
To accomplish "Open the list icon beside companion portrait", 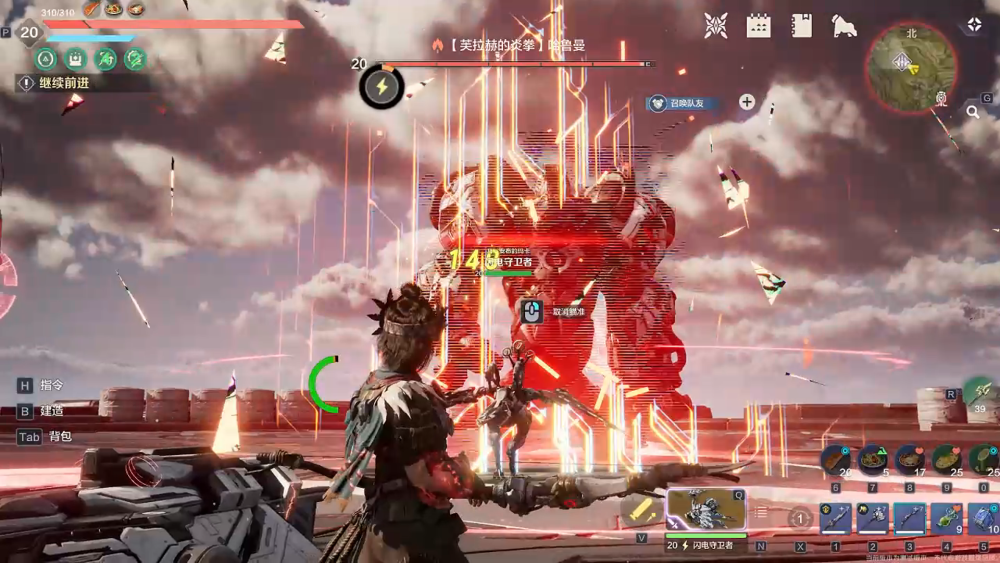I will click(x=760, y=512).
